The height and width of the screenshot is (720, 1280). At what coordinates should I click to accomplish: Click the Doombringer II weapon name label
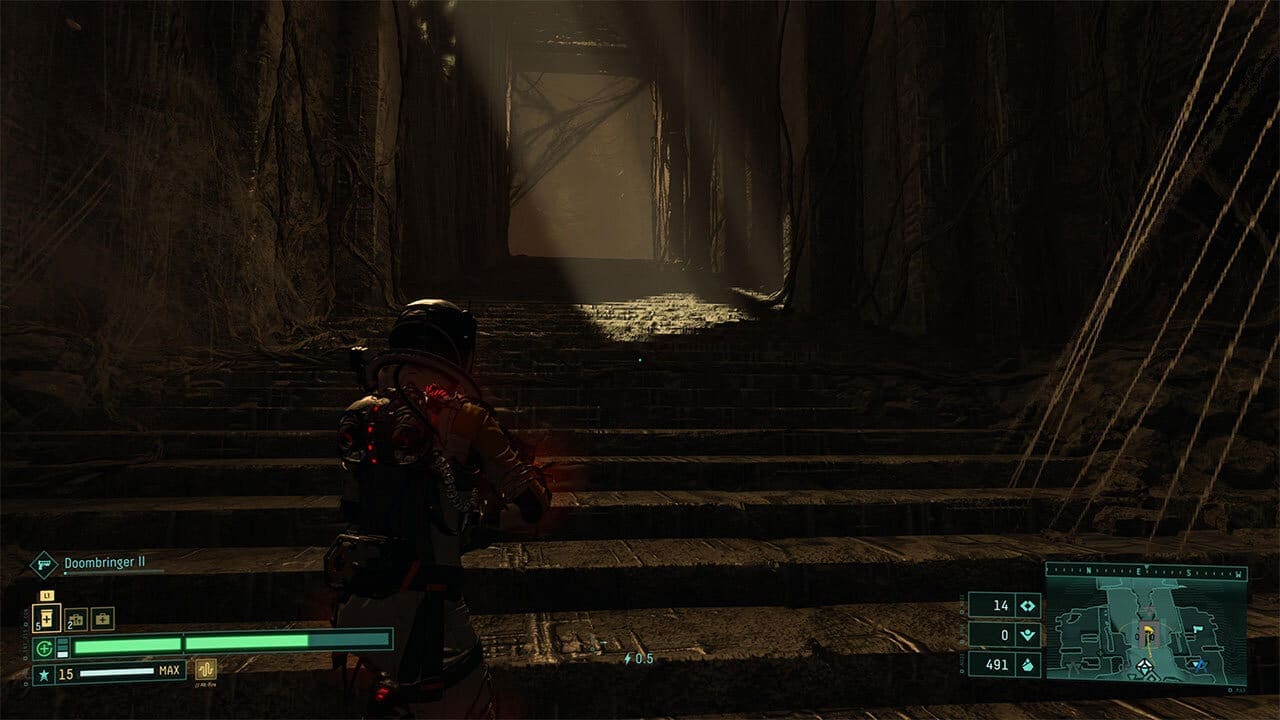point(104,561)
